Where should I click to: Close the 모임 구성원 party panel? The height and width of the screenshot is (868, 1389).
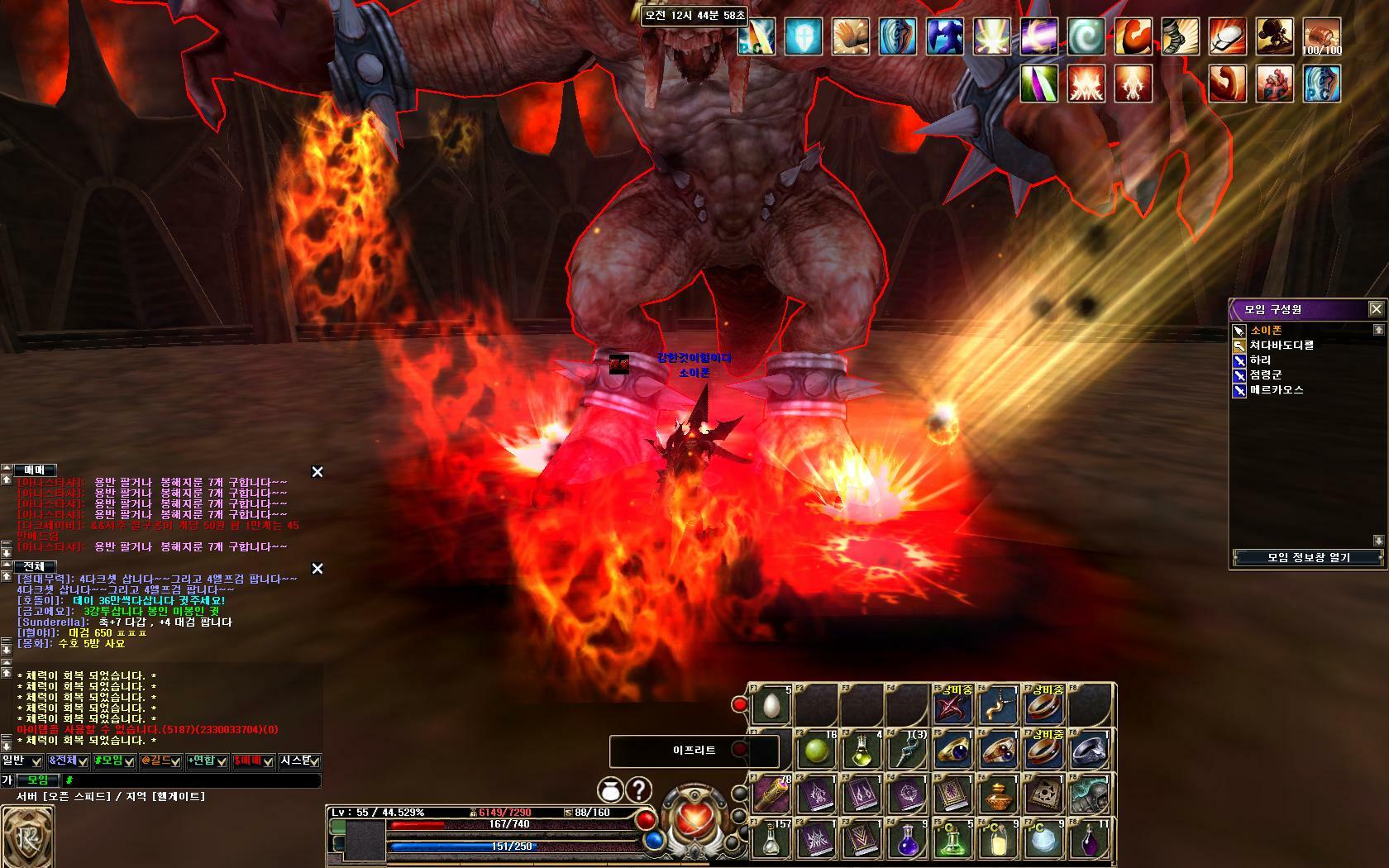click(1376, 309)
